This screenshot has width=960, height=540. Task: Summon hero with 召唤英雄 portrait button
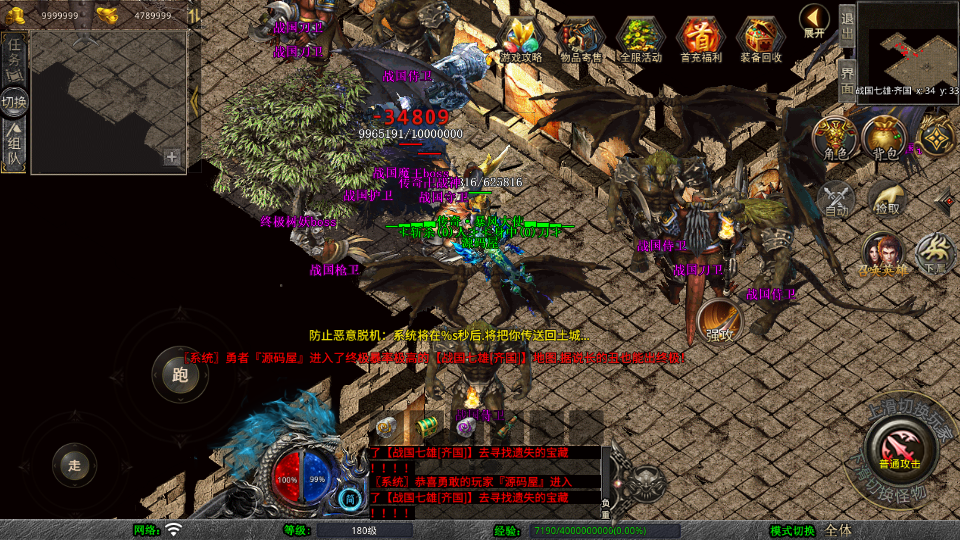click(x=884, y=257)
